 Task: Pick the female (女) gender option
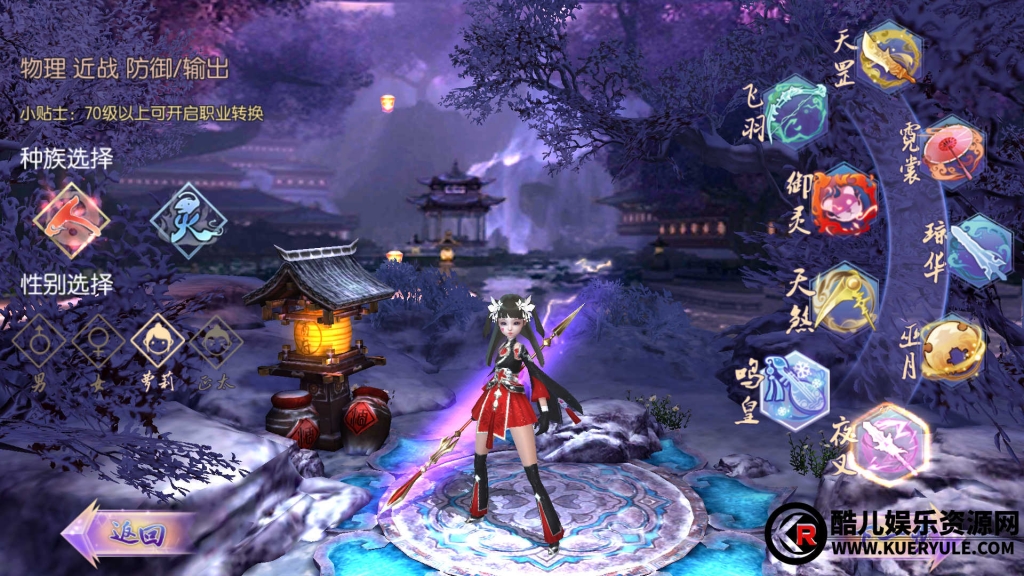98,343
